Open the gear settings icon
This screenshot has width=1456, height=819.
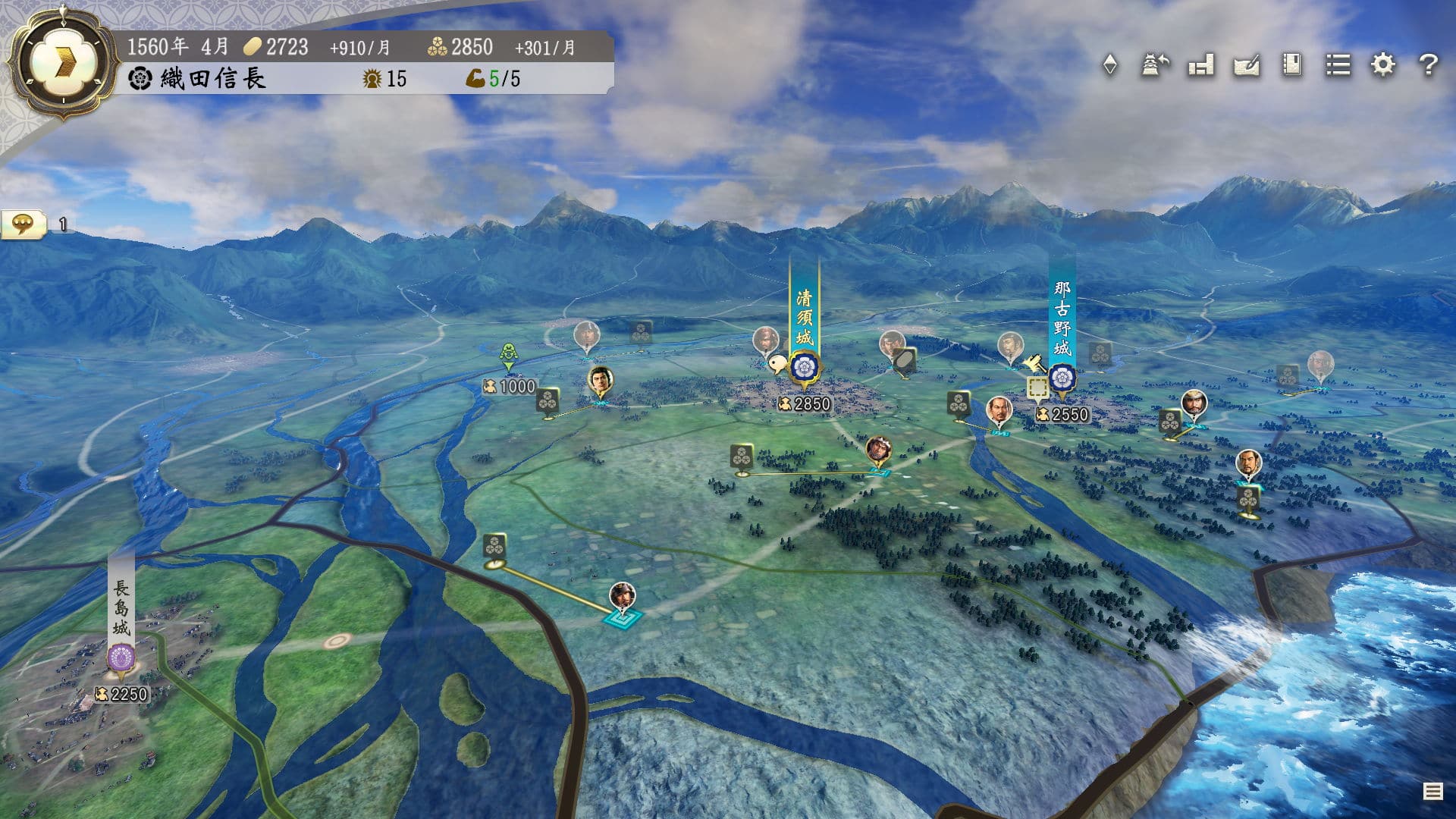pyautogui.click(x=1383, y=65)
